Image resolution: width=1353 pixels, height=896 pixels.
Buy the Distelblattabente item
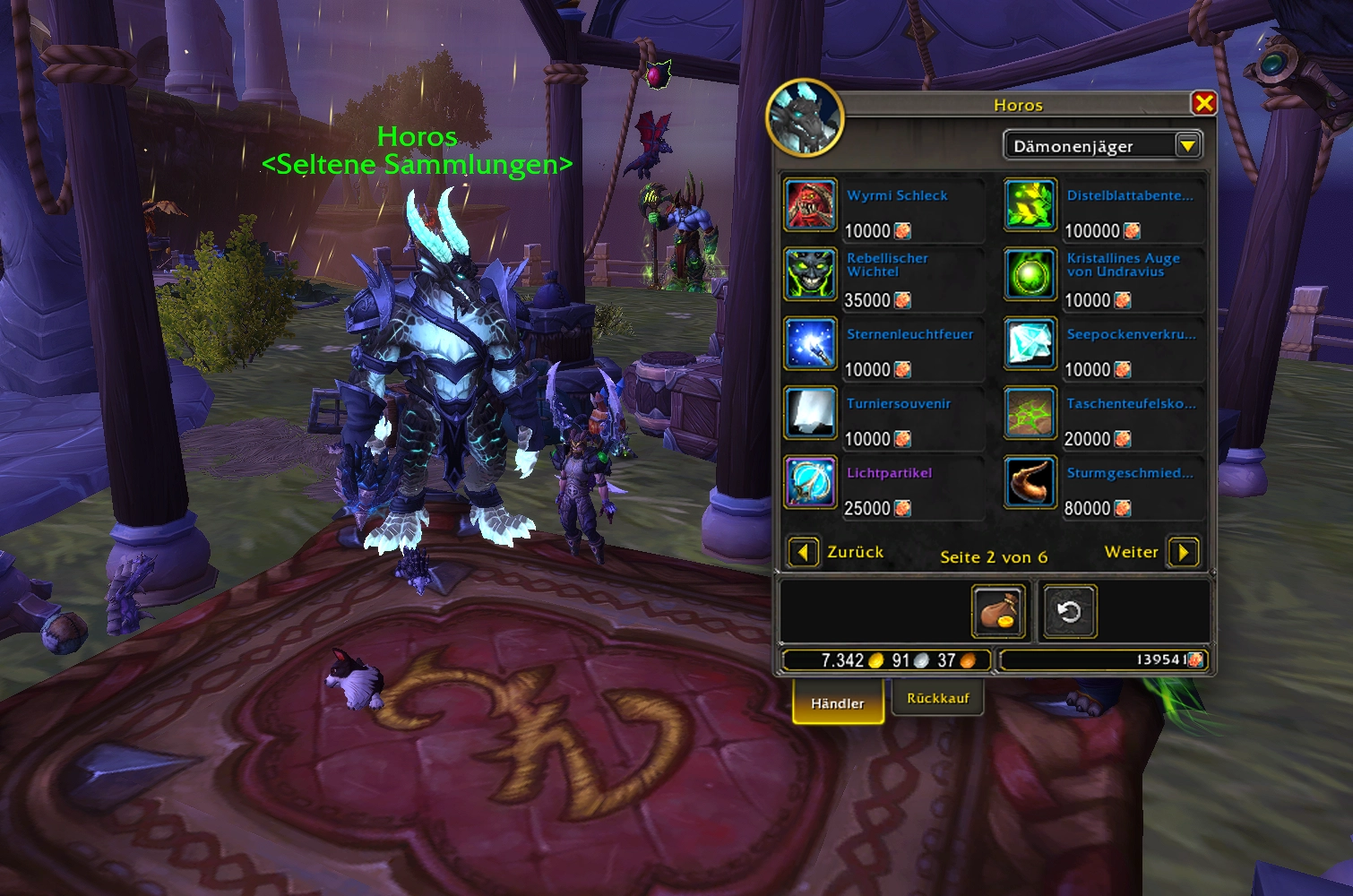(1030, 205)
